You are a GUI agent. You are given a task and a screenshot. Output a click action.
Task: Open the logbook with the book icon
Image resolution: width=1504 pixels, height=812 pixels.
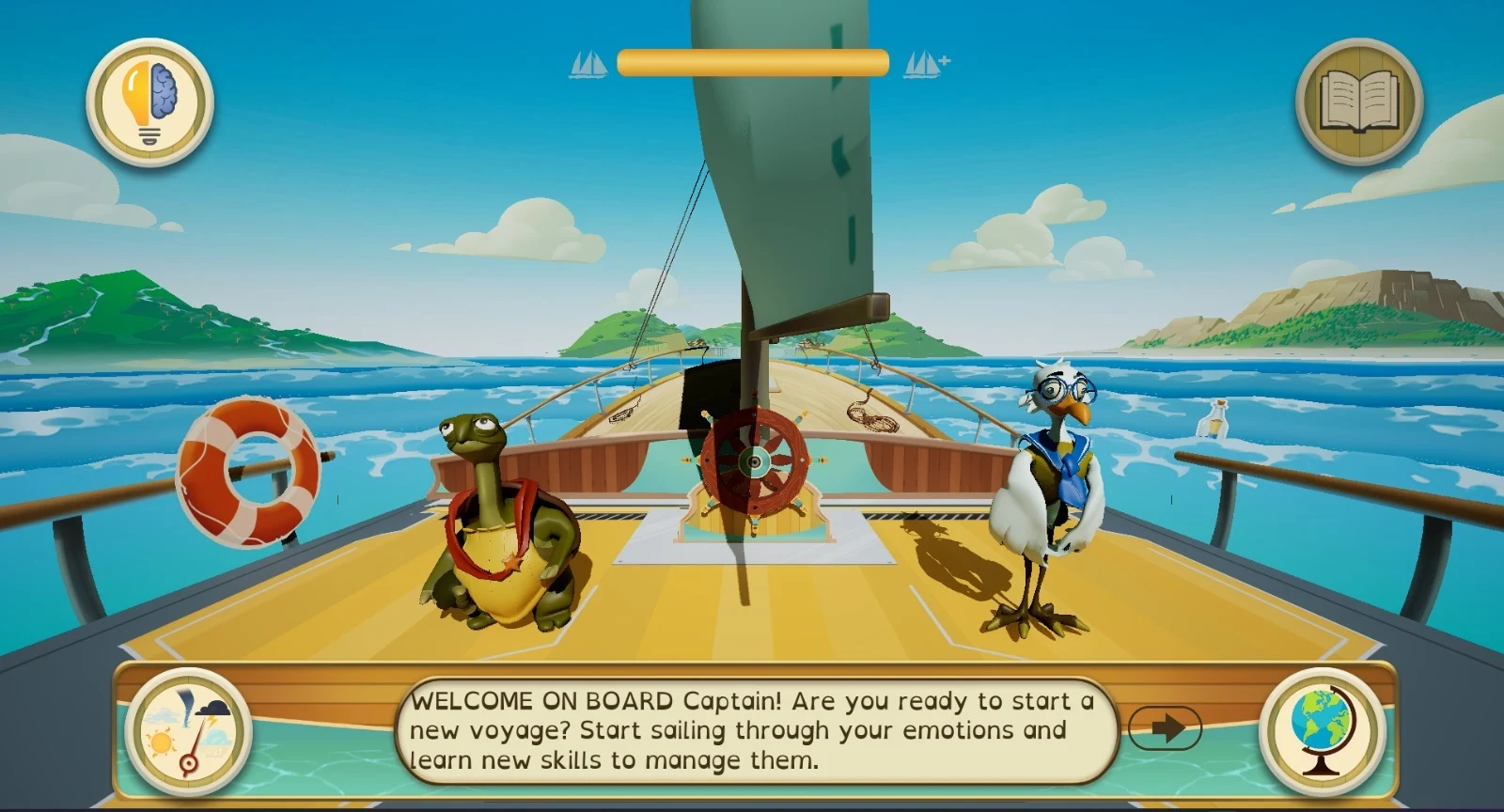point(1358,101)
